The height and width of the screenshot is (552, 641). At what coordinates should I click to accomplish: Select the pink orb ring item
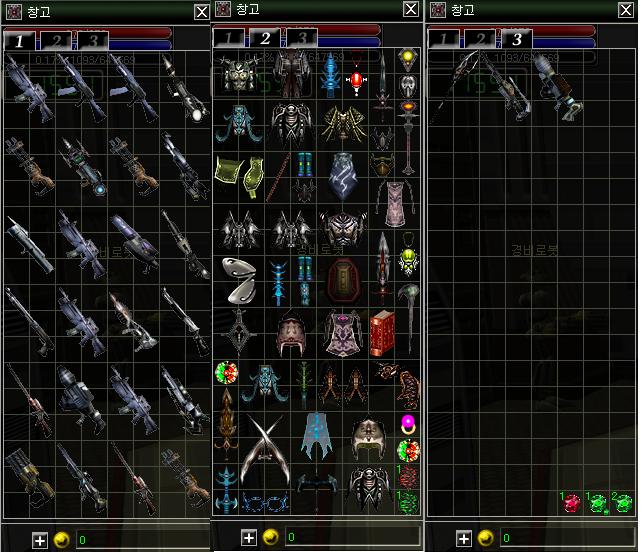tap(408, 420)
